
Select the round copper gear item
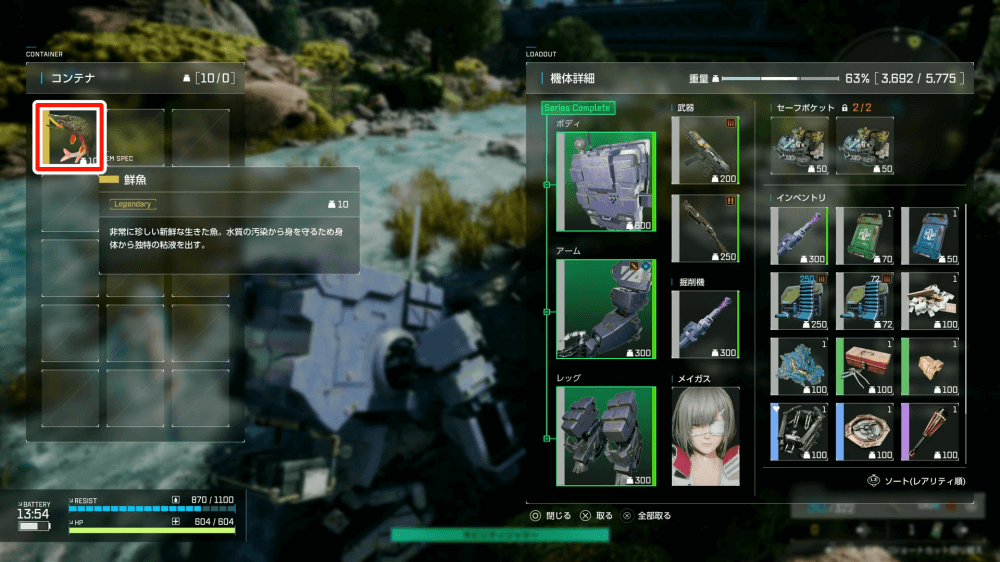[864, 431]
